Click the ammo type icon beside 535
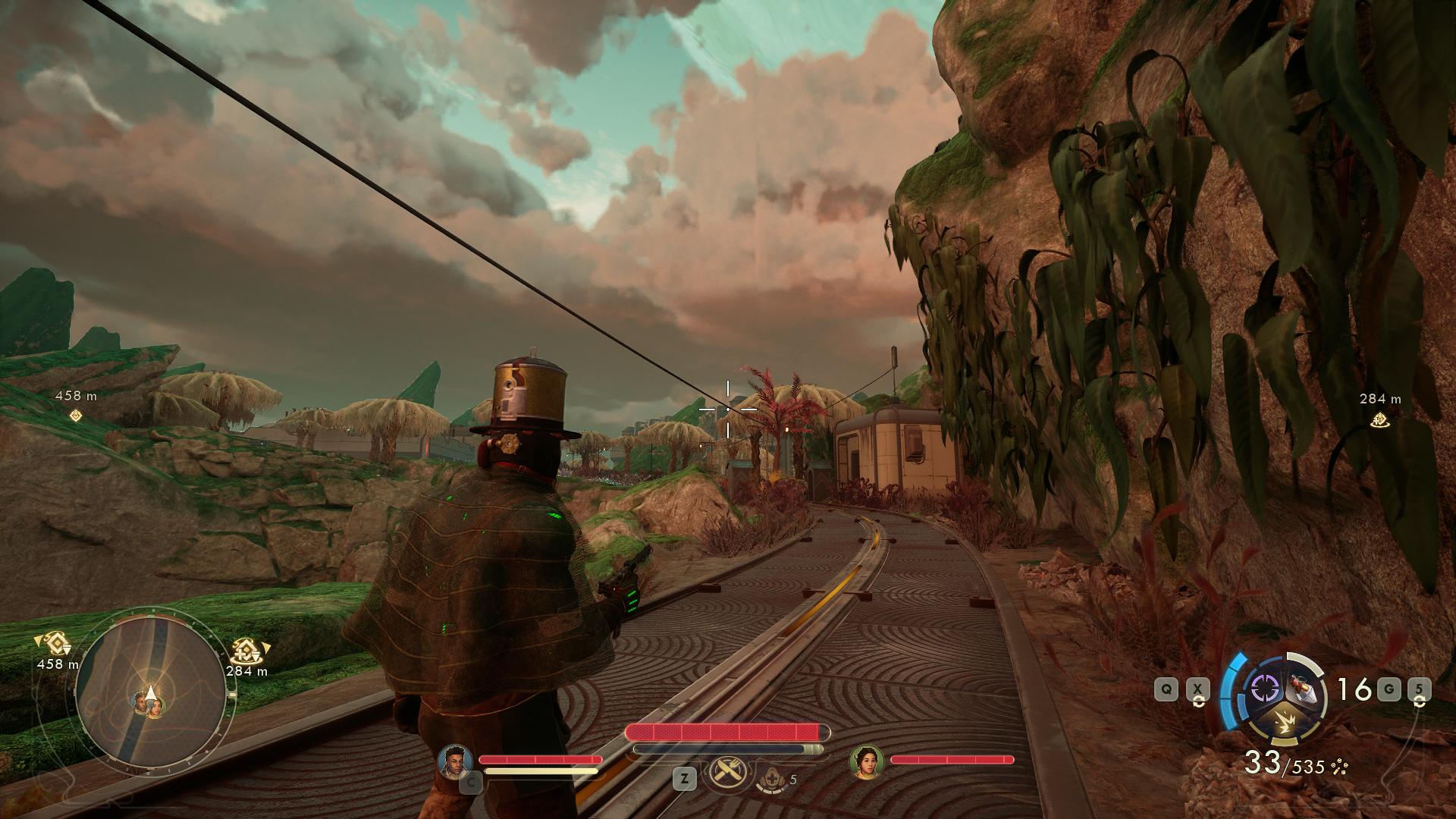The width and height of the screenshot is (1456, 819). coord(1339,767)
